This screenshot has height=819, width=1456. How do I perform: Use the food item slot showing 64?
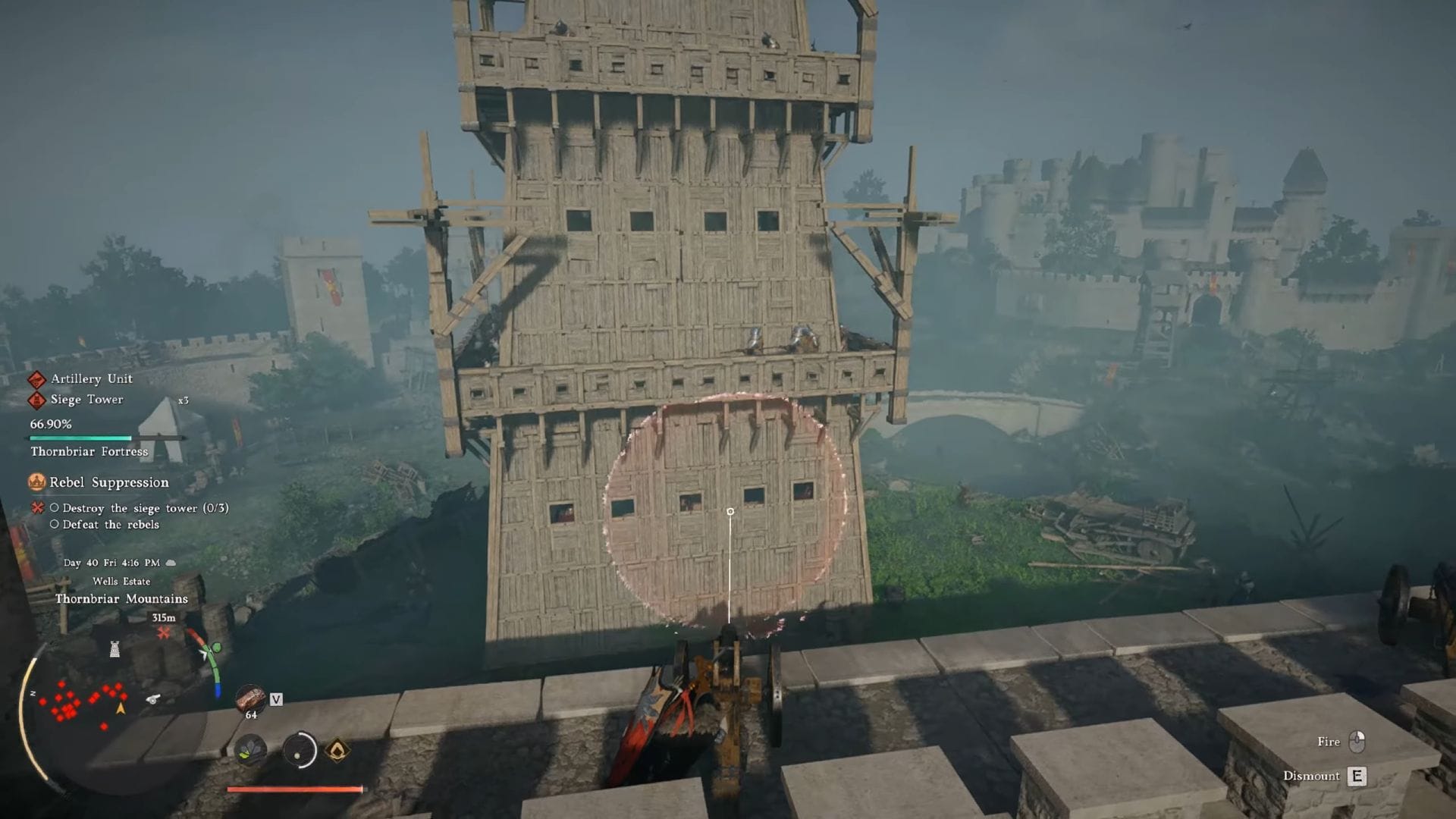pos(250,699)
